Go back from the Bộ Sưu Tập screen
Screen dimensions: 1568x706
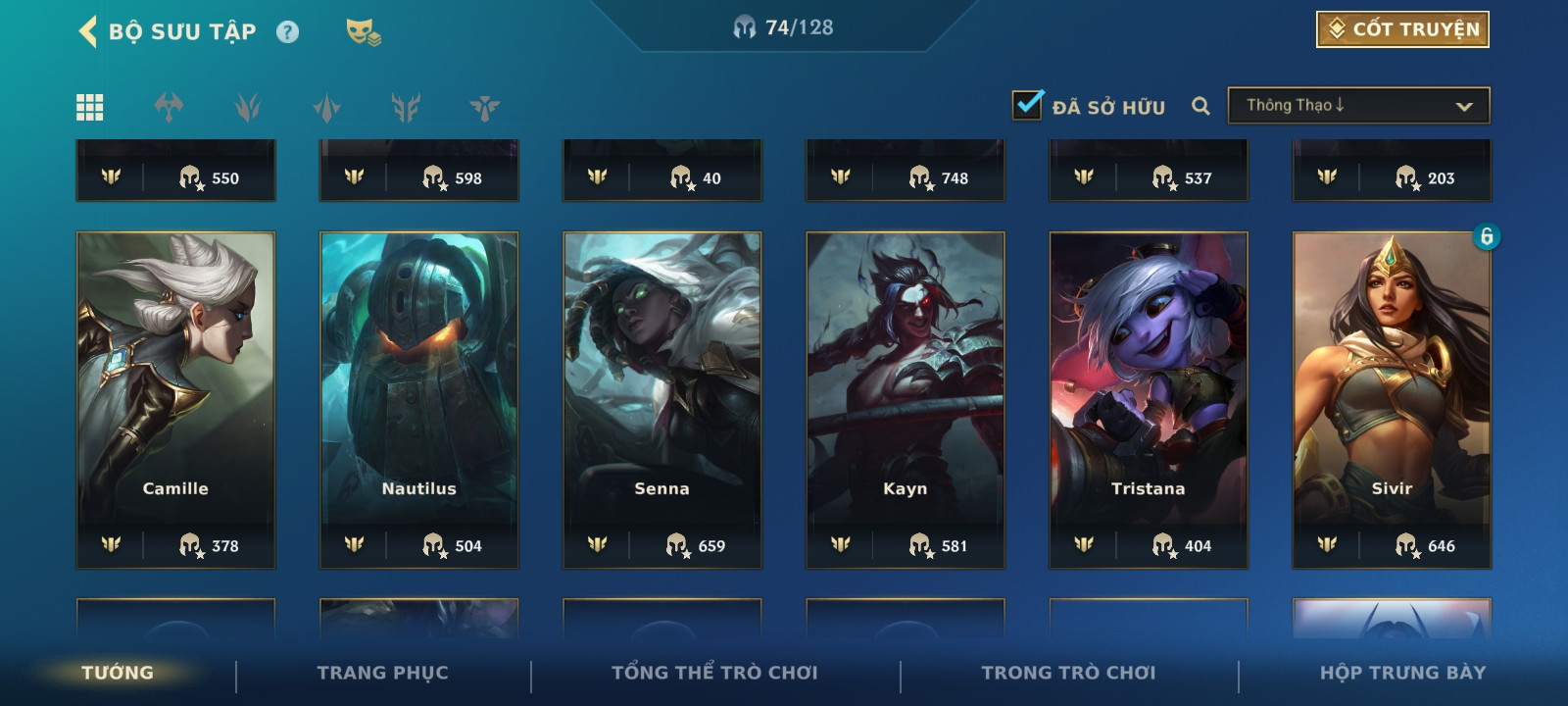click(x=88, y=31)
